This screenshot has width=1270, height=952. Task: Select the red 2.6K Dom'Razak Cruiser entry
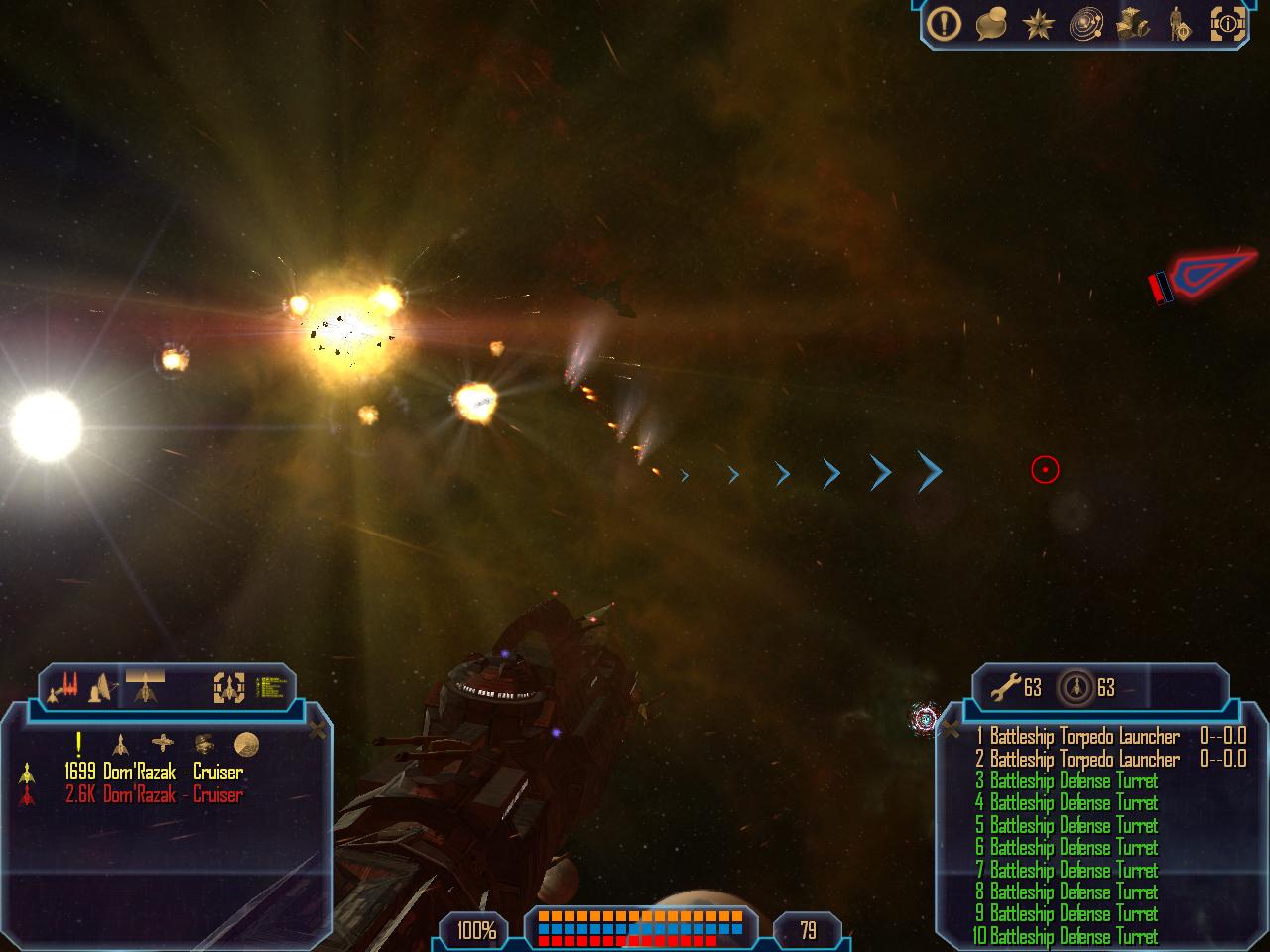153,795
